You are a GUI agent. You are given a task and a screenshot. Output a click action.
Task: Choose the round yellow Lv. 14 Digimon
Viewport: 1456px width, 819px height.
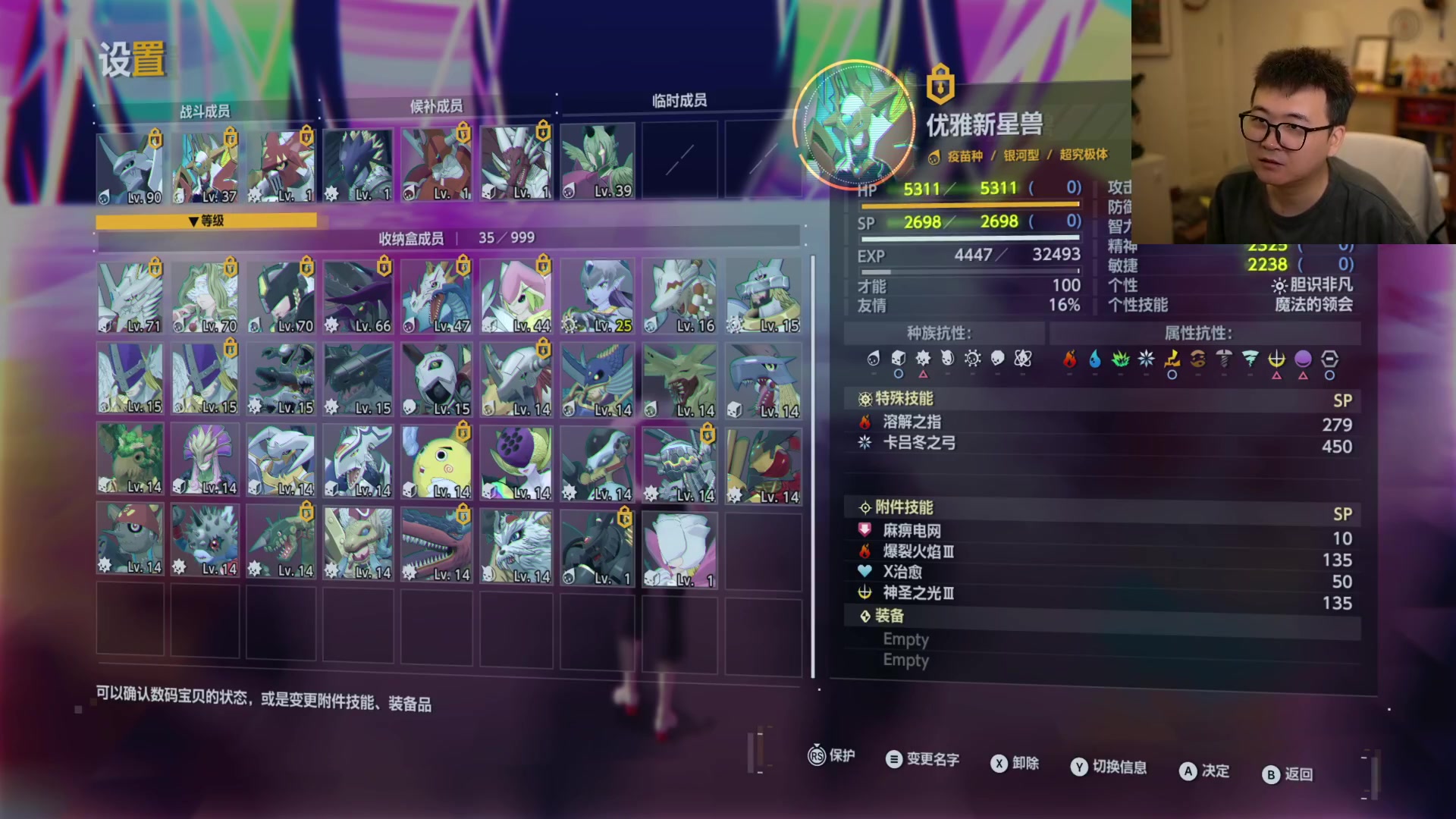tap(437, 462)
